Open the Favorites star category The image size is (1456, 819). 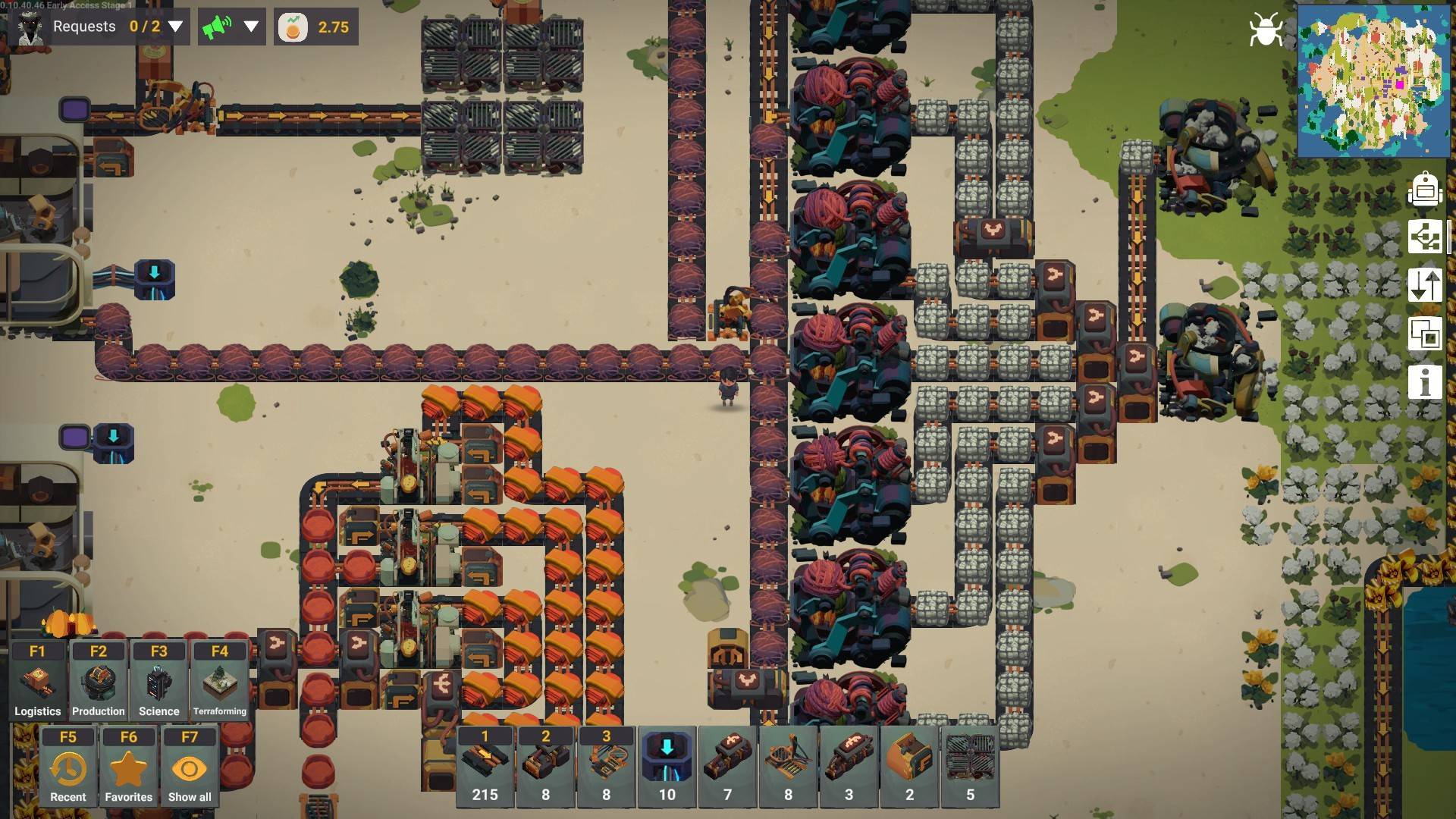129,767
